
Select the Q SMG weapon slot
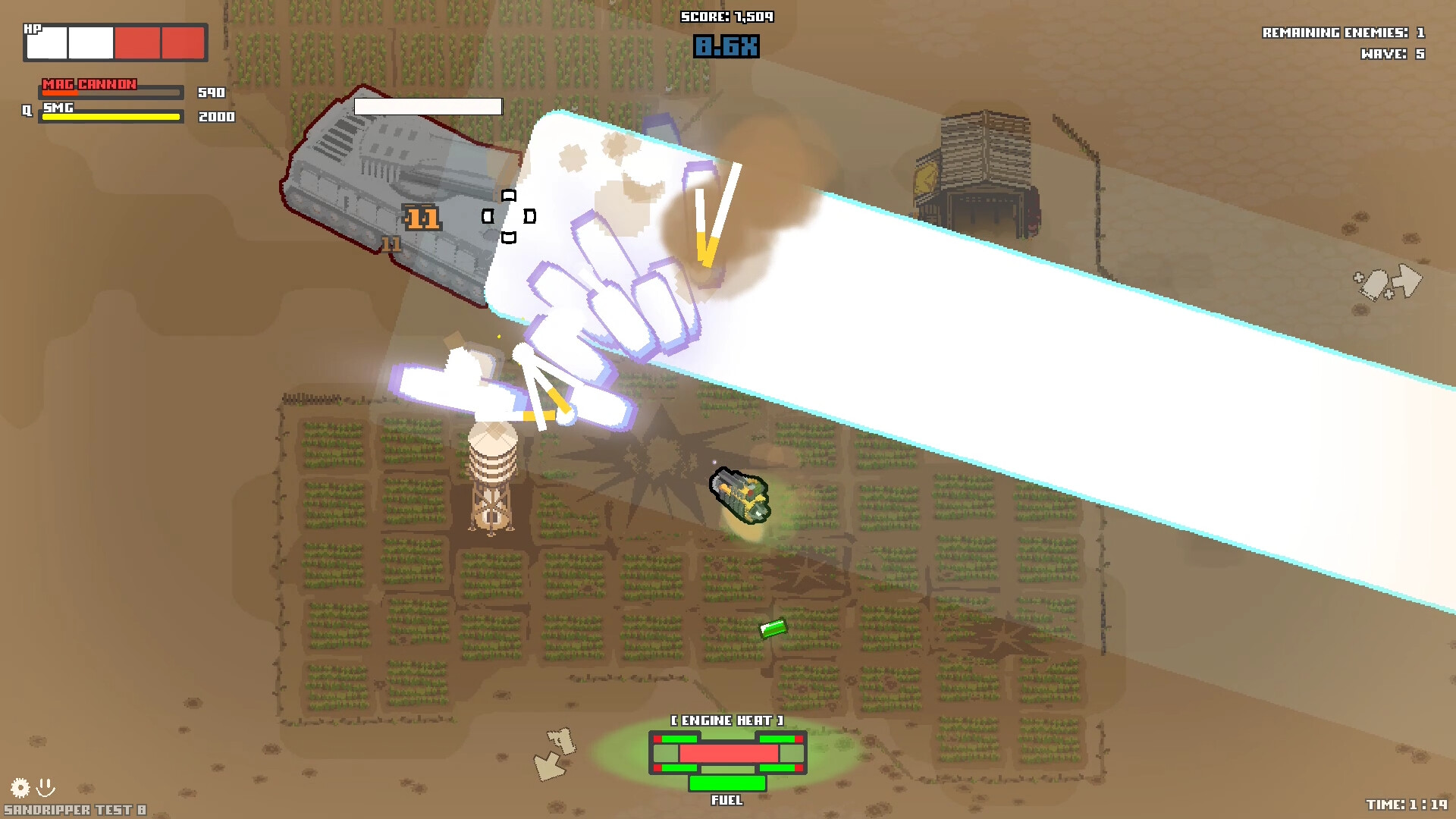click(110, 115)
